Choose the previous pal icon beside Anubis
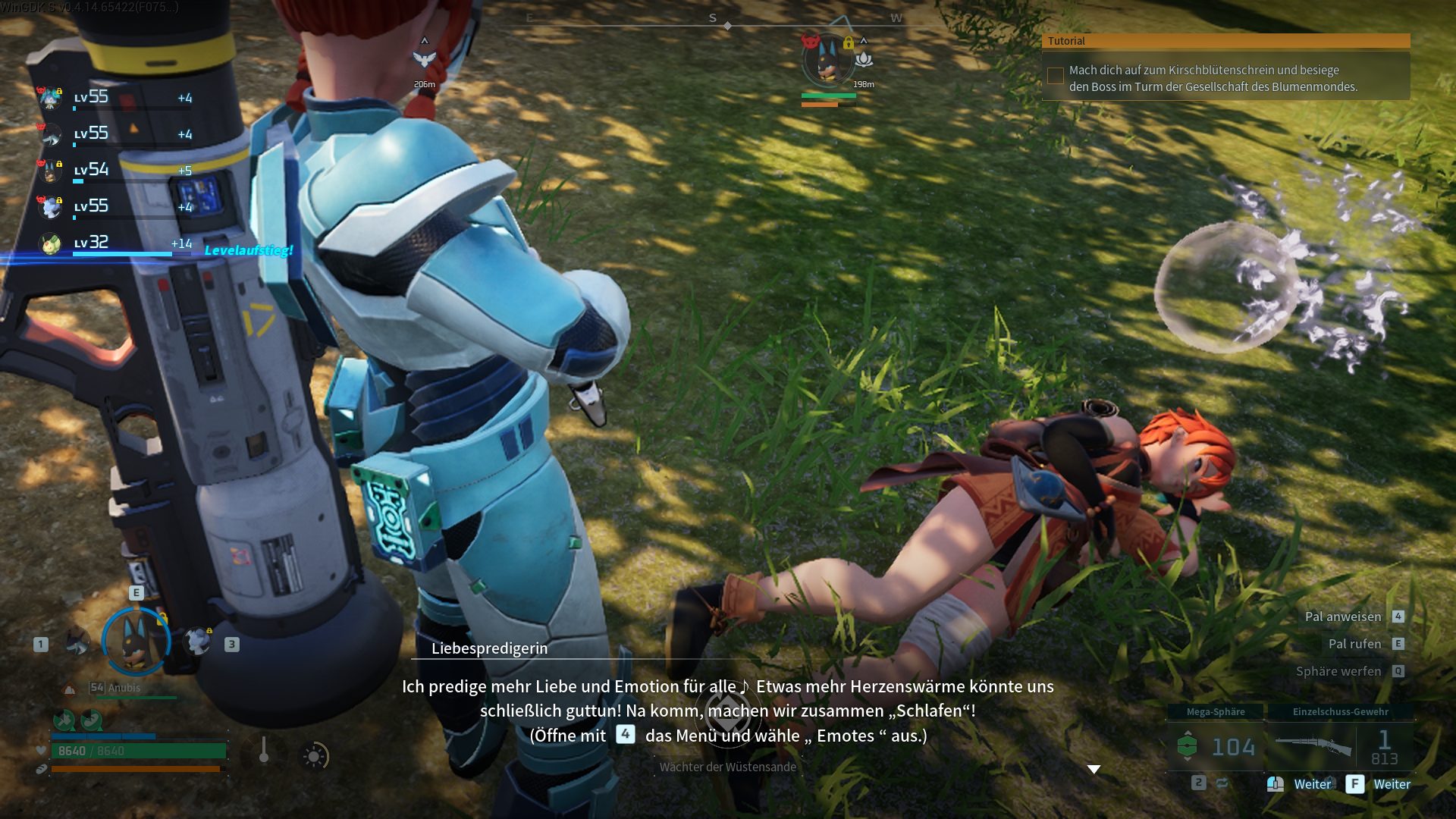Viewport: 1456px width, 819px height. coord(76,642)
